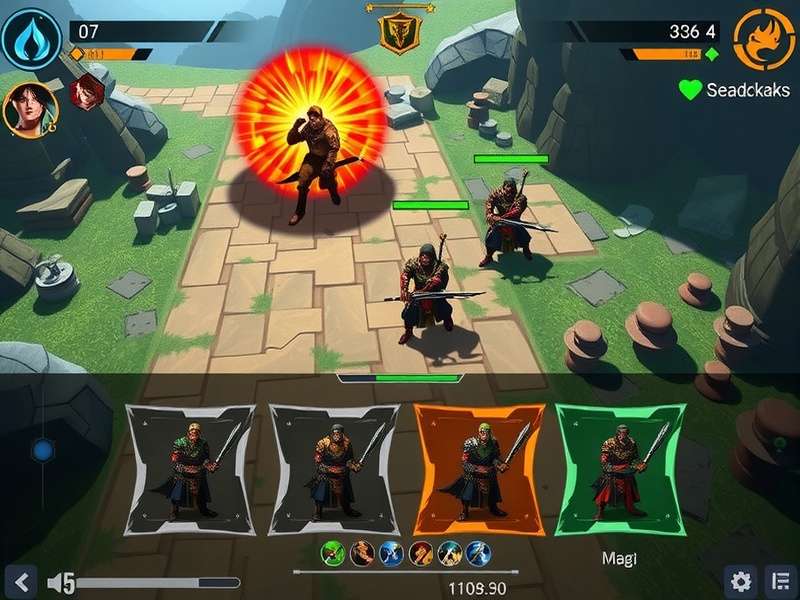
Task: Click the orange dragon team emblem
Action: coord(765,39)
